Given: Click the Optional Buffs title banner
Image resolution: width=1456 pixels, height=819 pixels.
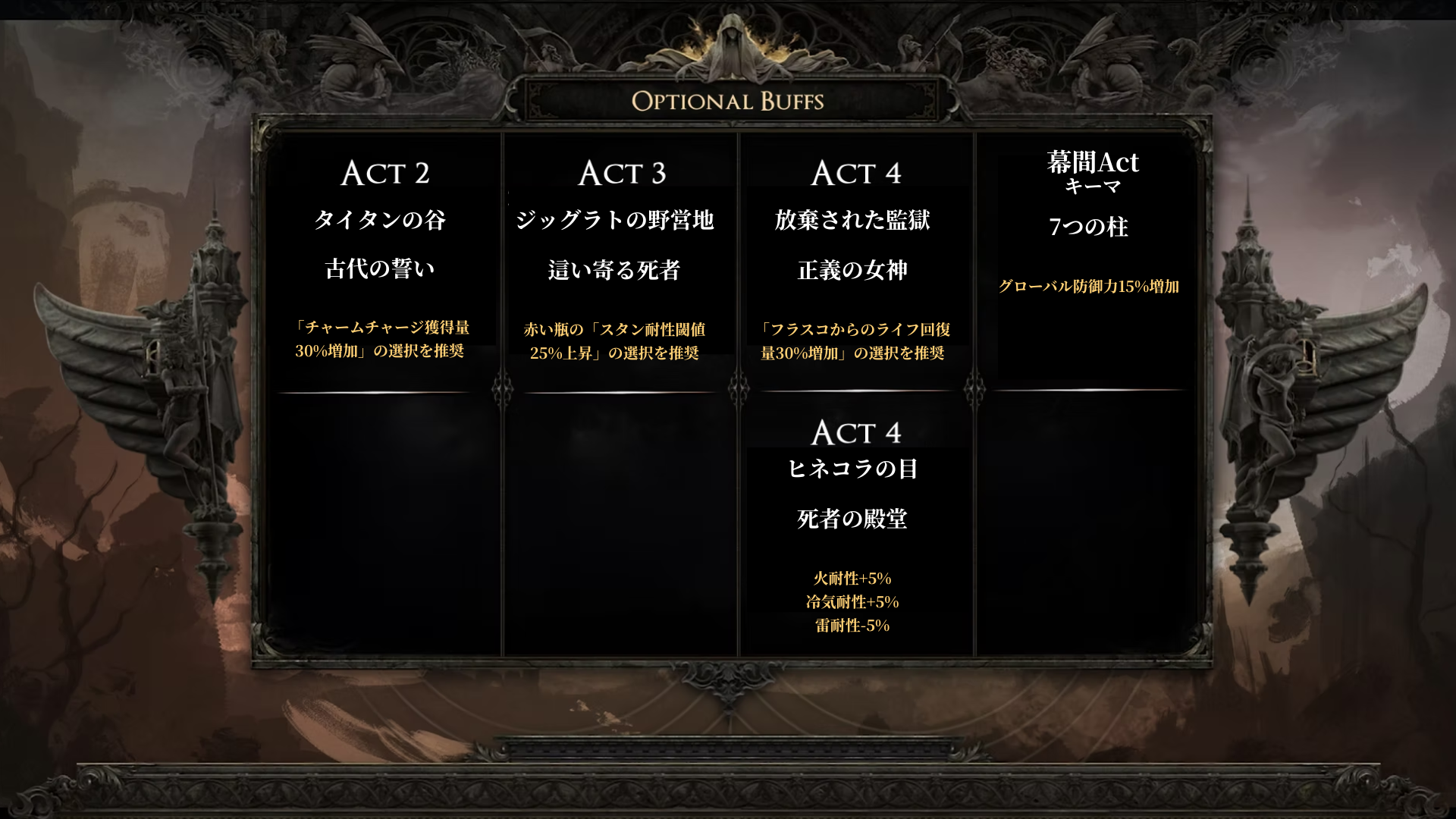Looking at the screenshot, I should pos(728,101).
